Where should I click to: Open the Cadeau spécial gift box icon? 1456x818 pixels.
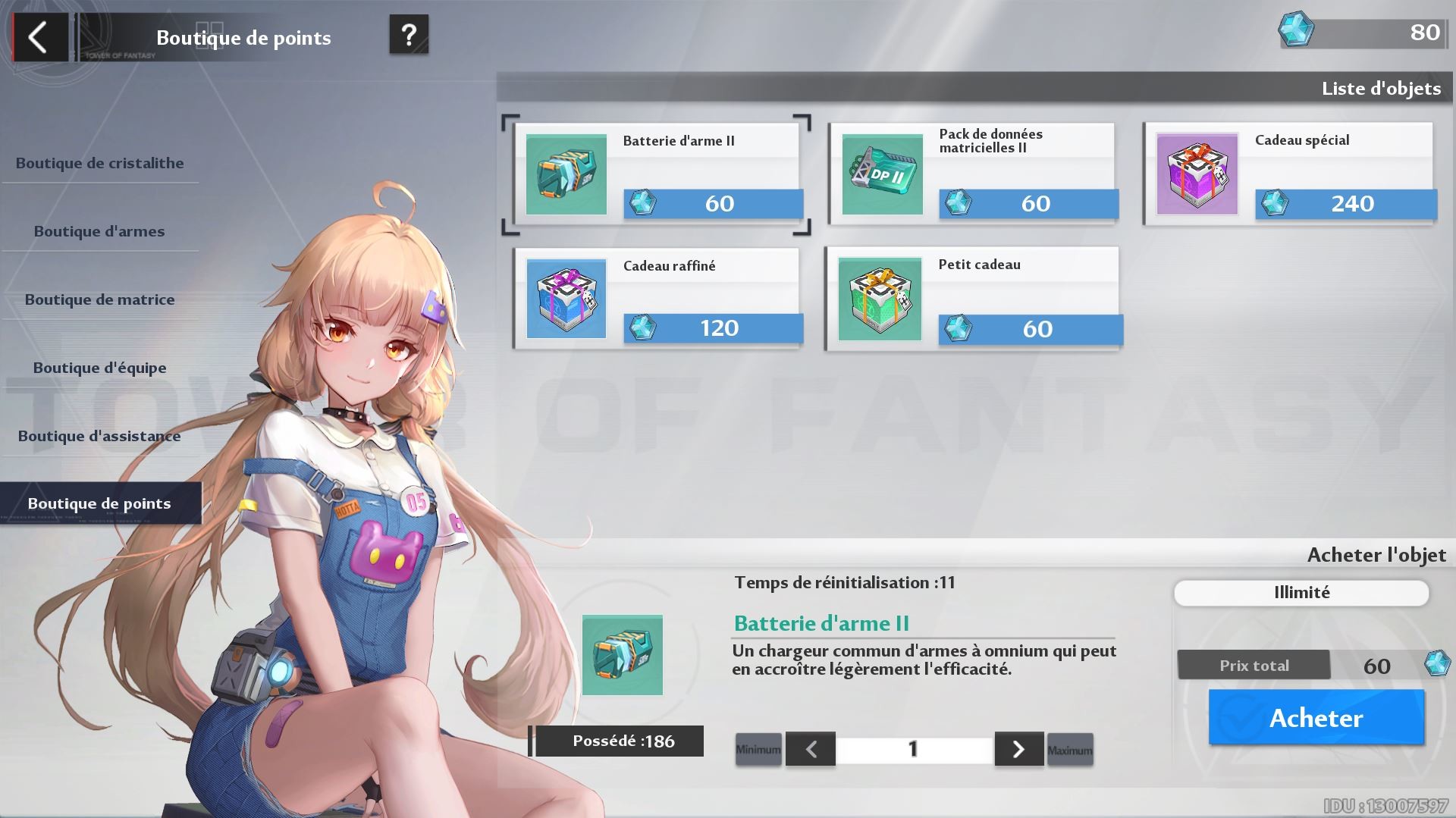pyautogui.click(x=1197, y=174)
